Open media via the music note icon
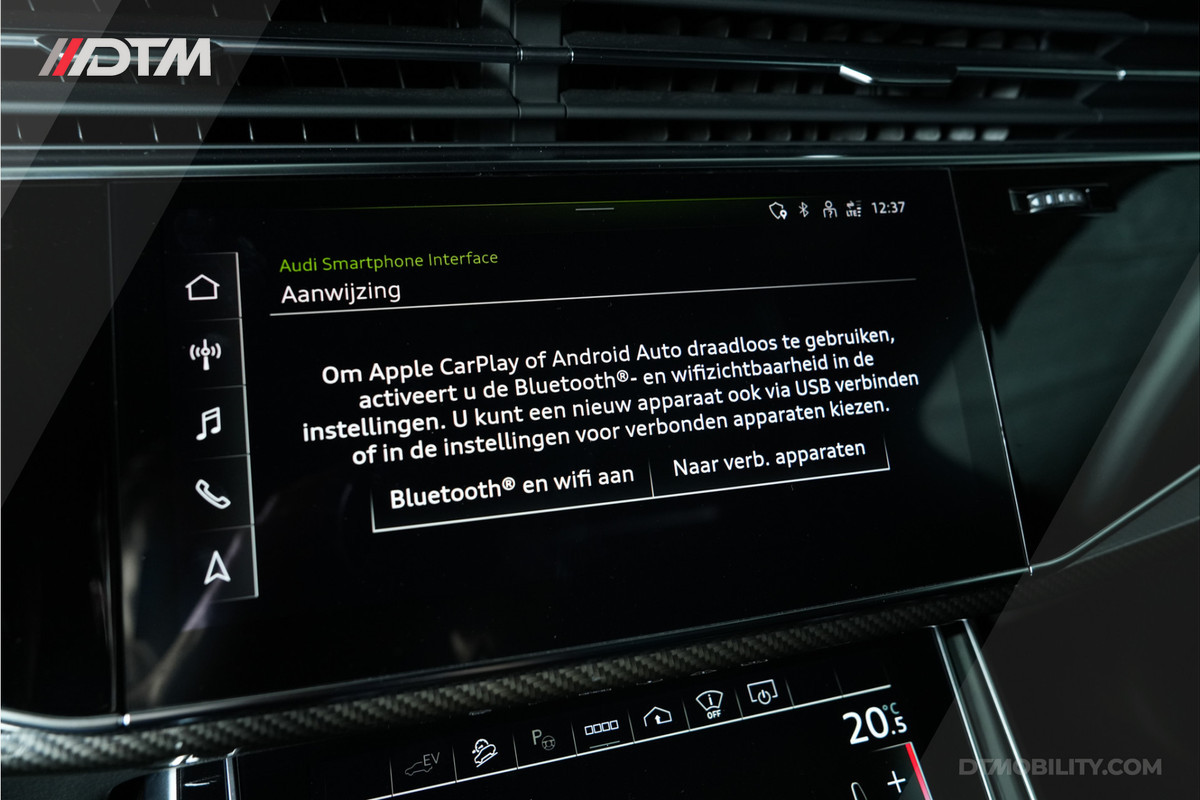 pos(208,424)
